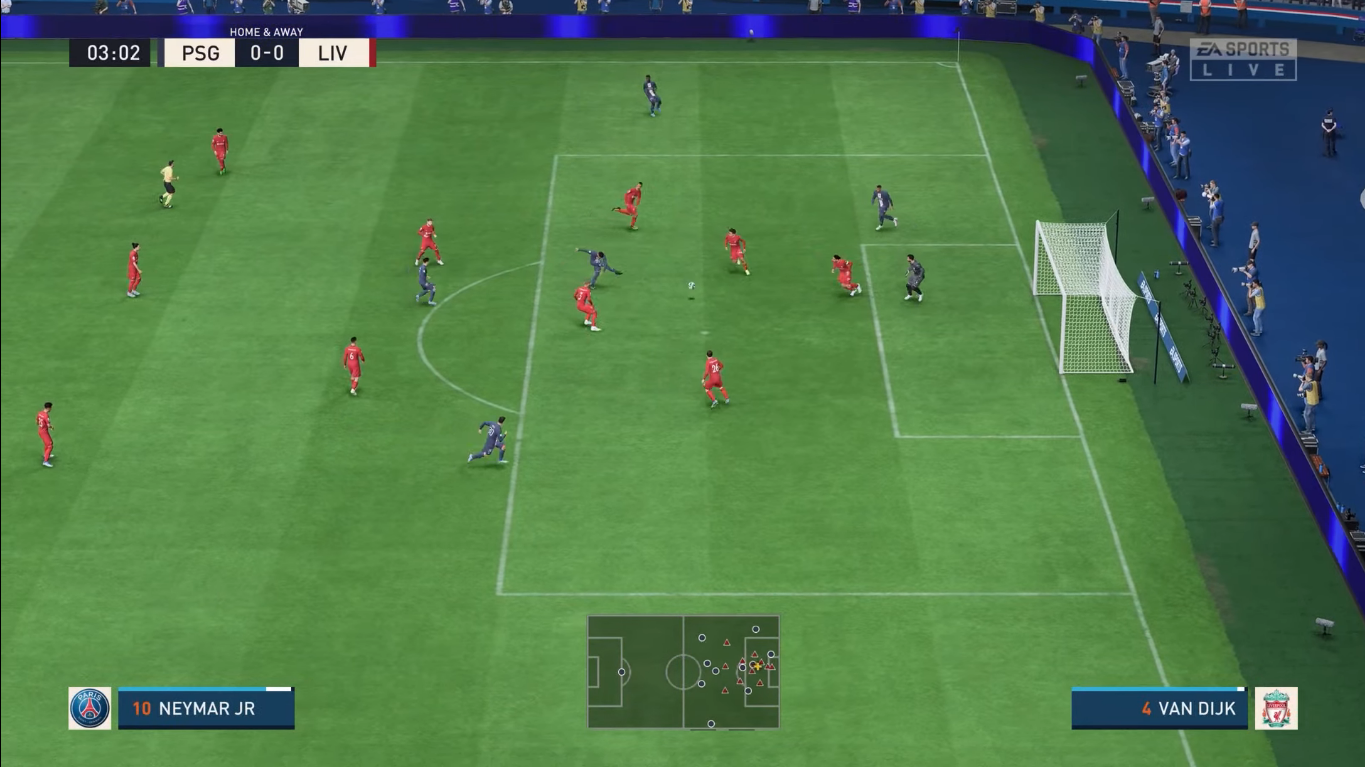Switch to the LIV team tab
Screen dimensions: 1365x767
pos(331,53)
